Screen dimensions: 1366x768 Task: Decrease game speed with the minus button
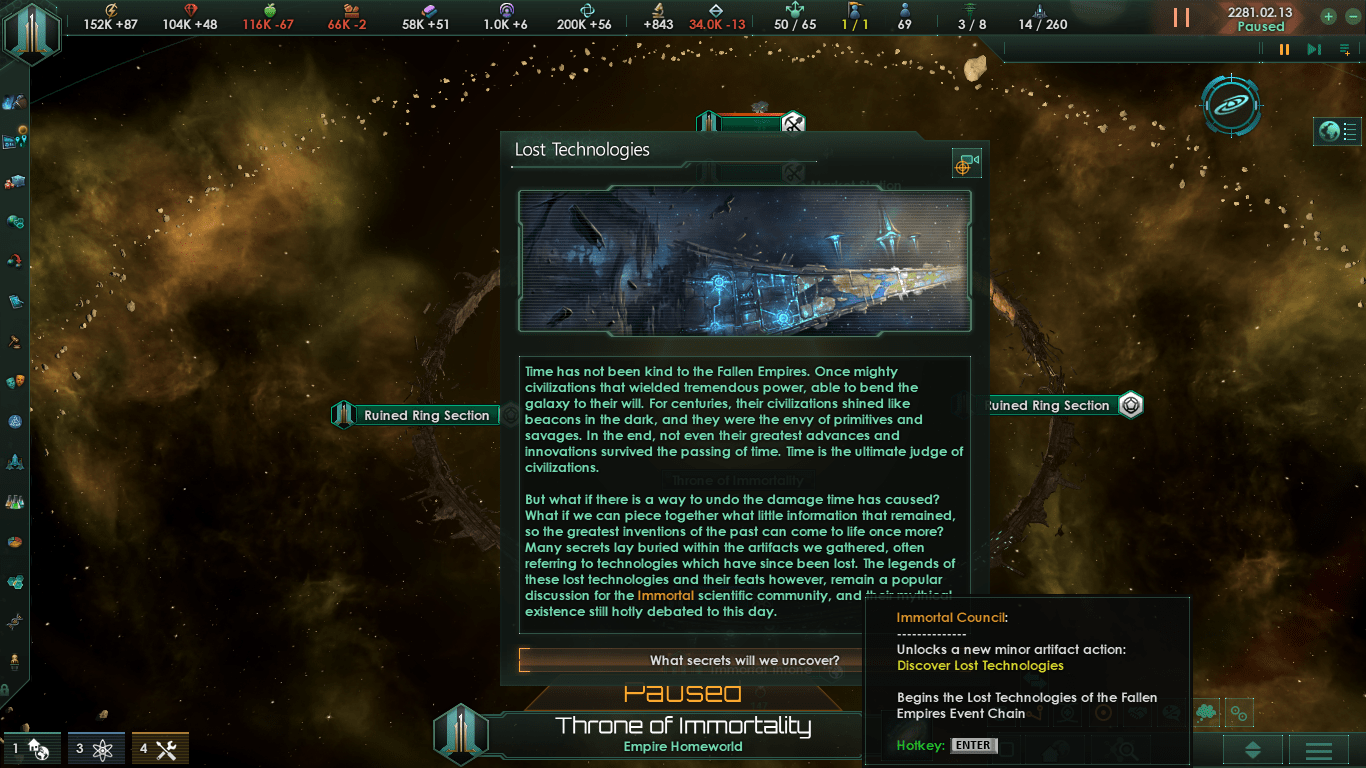tap(1353, 17)
